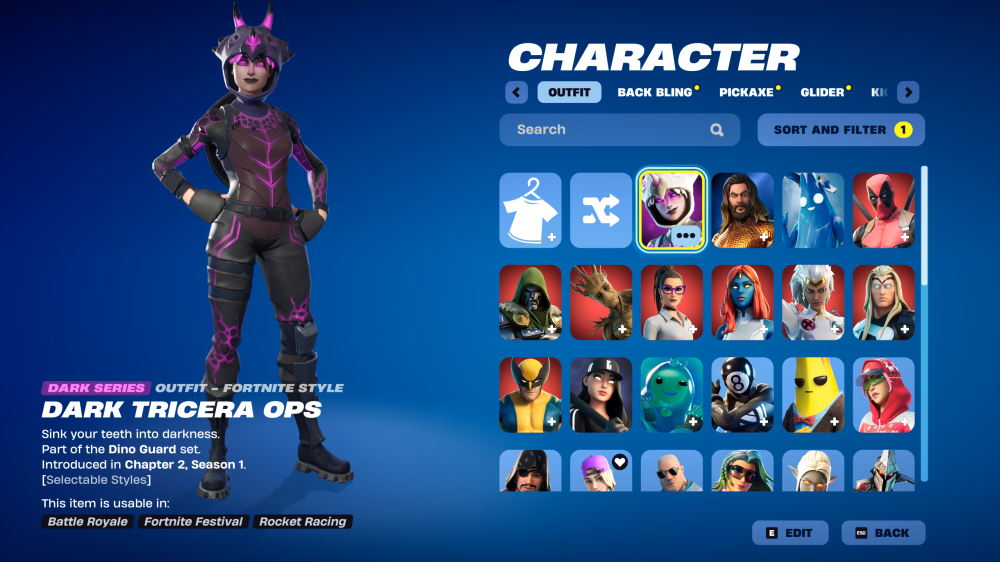The width and height of the screenshot is (1000, 562).
Task: Select the Glider tab
Action: pos(822,93)
